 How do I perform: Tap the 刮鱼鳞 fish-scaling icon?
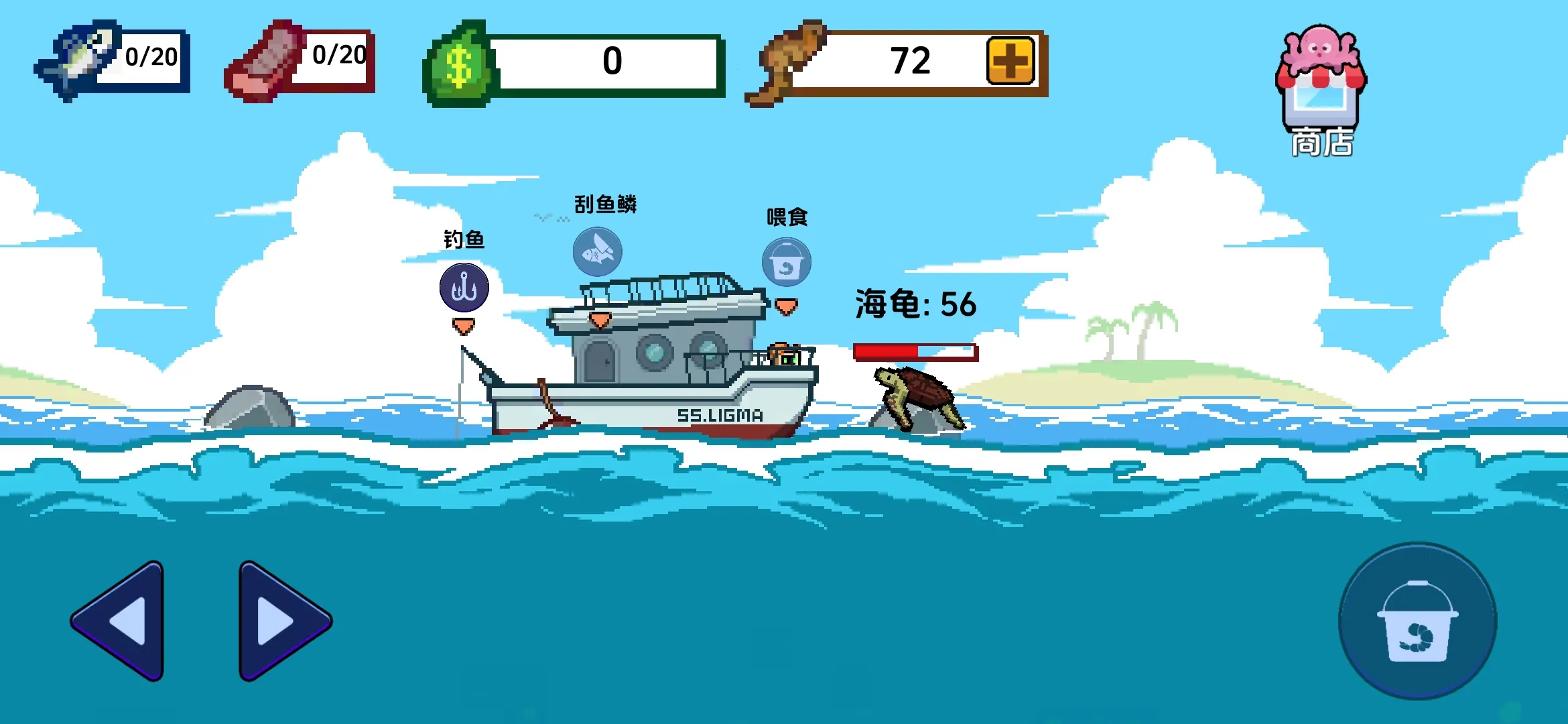click(598, 252)
